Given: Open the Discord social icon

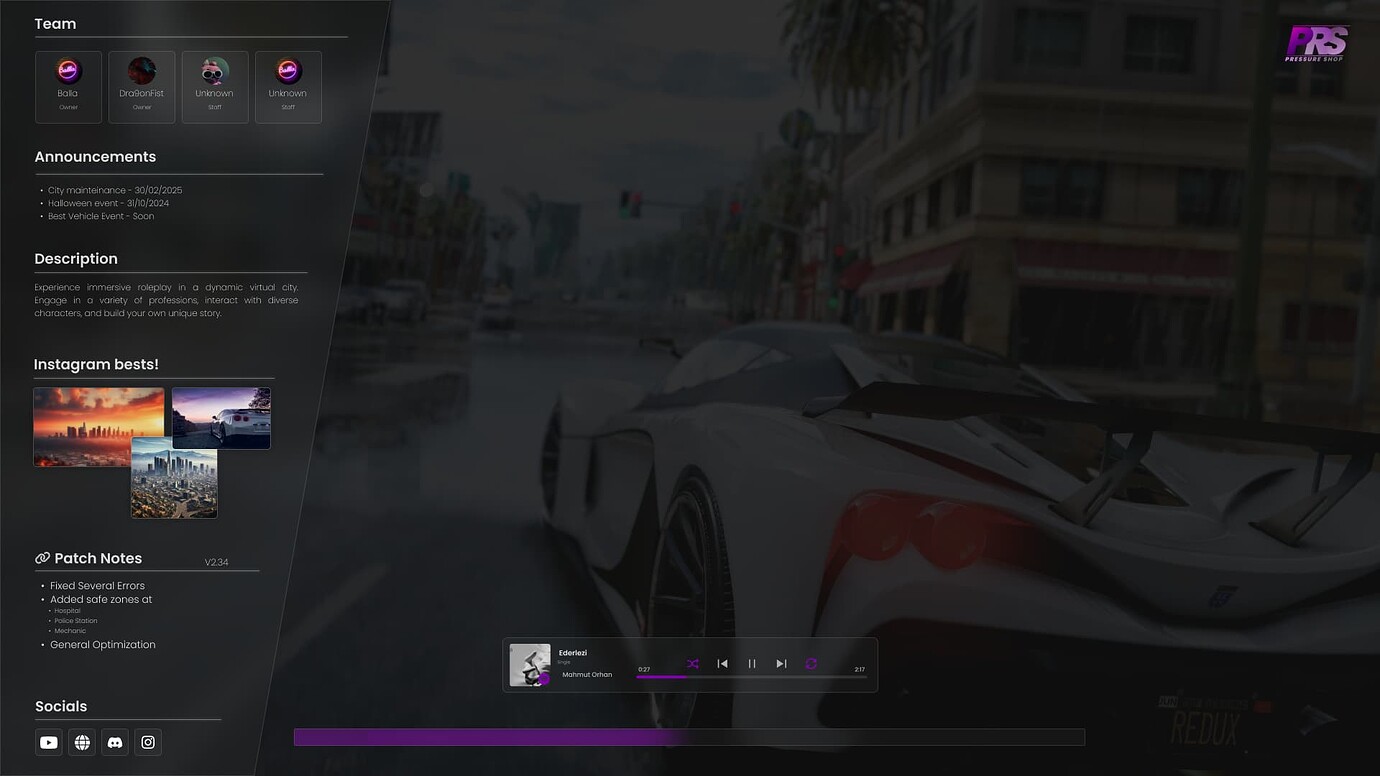Looking at the screenshot, I should (x=114, y=742).
